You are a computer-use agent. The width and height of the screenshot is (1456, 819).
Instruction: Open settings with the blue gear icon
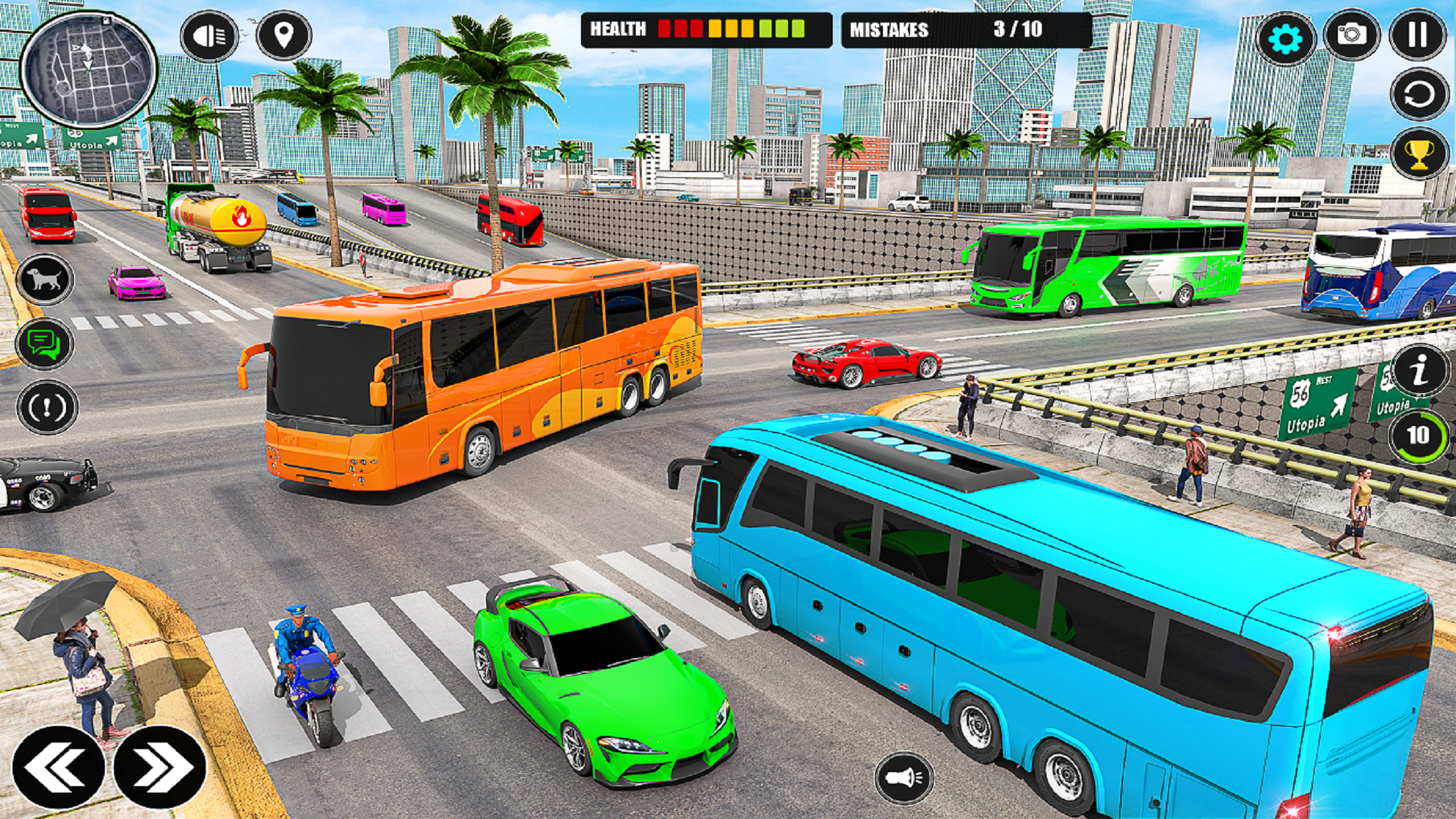1285,38
